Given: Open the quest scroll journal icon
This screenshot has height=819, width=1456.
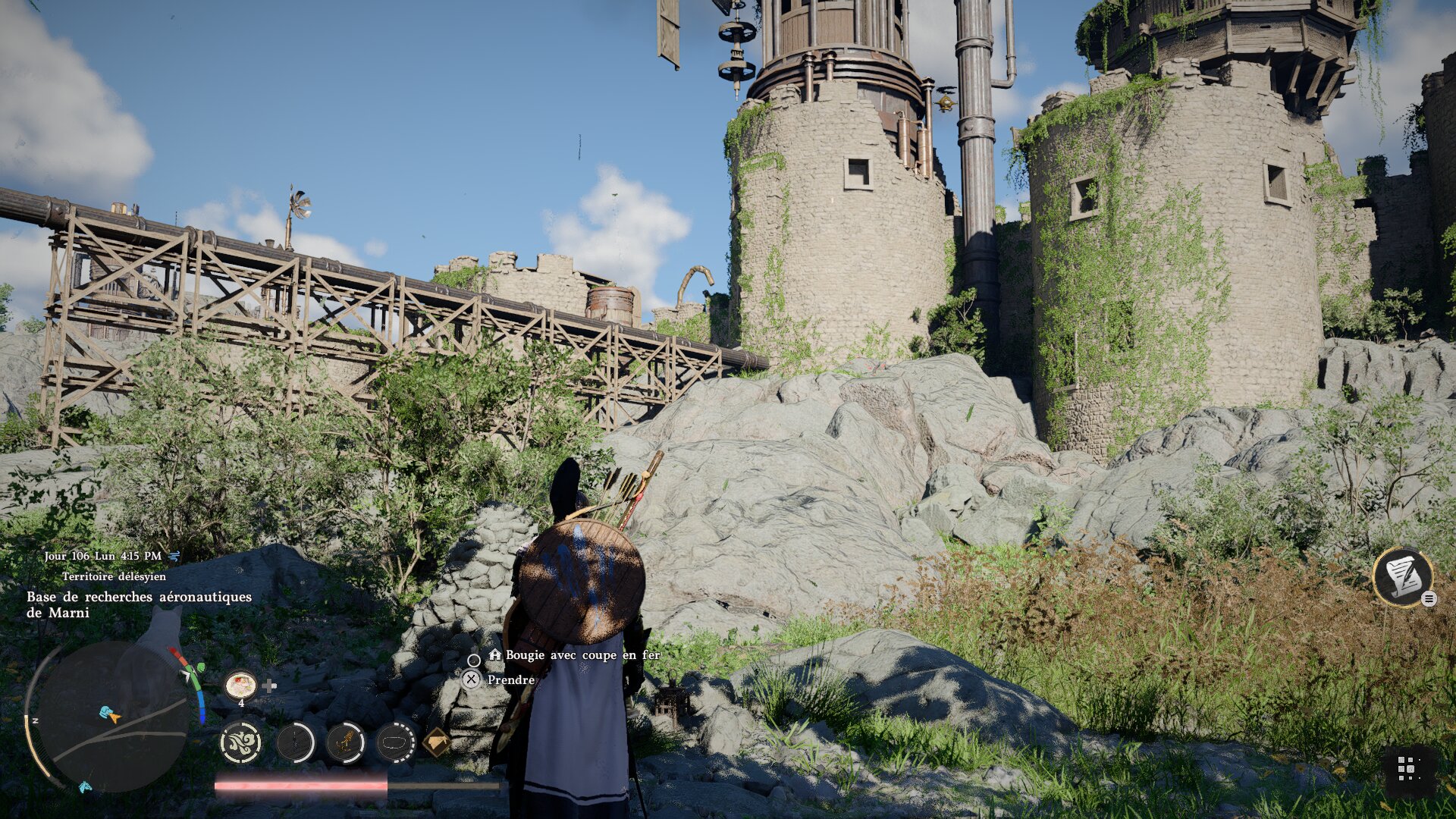Looking at the screenshot, I should pos(1401,576).
